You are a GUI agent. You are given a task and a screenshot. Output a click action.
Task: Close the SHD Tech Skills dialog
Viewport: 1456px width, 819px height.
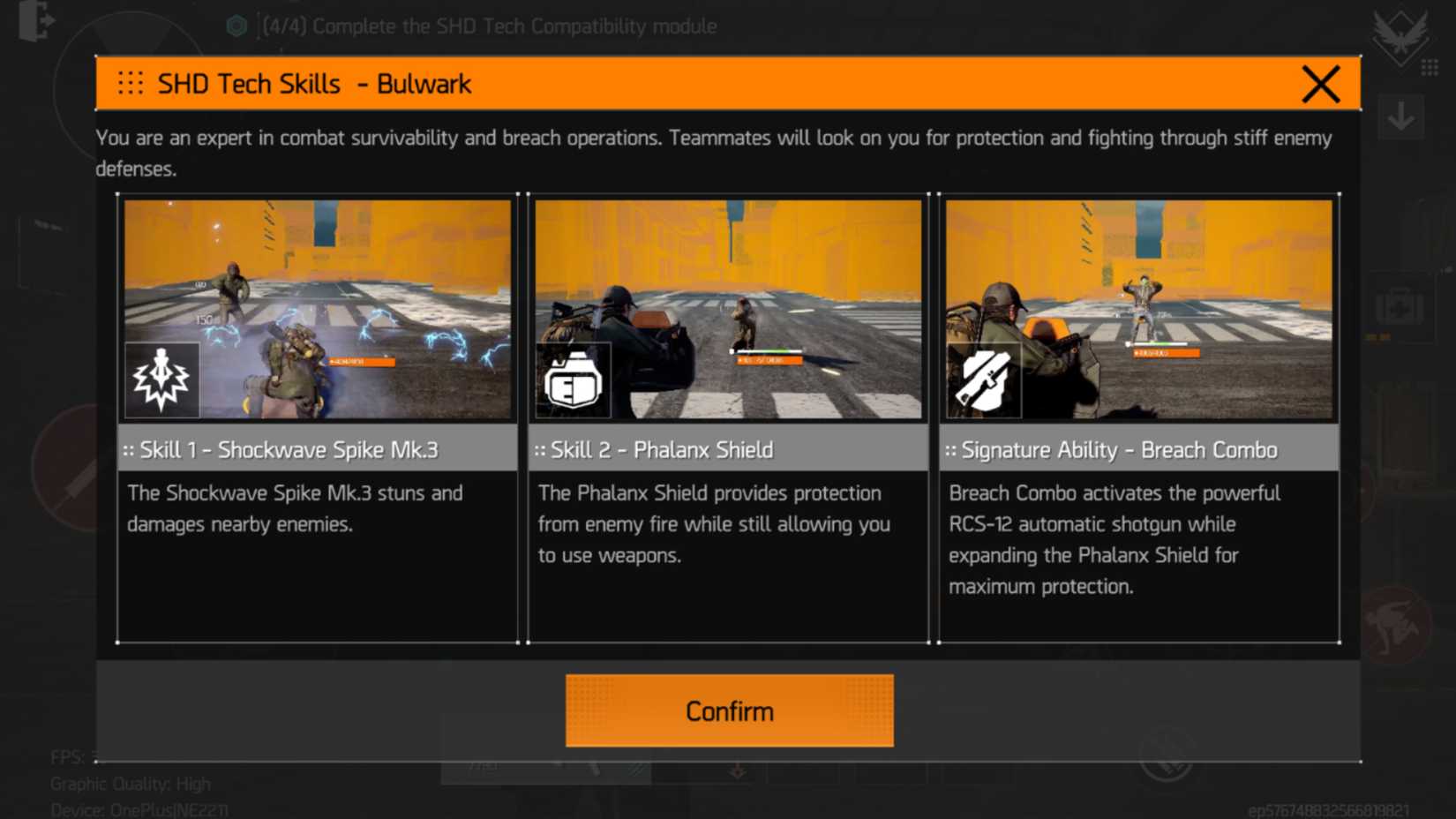point(1320,84)
